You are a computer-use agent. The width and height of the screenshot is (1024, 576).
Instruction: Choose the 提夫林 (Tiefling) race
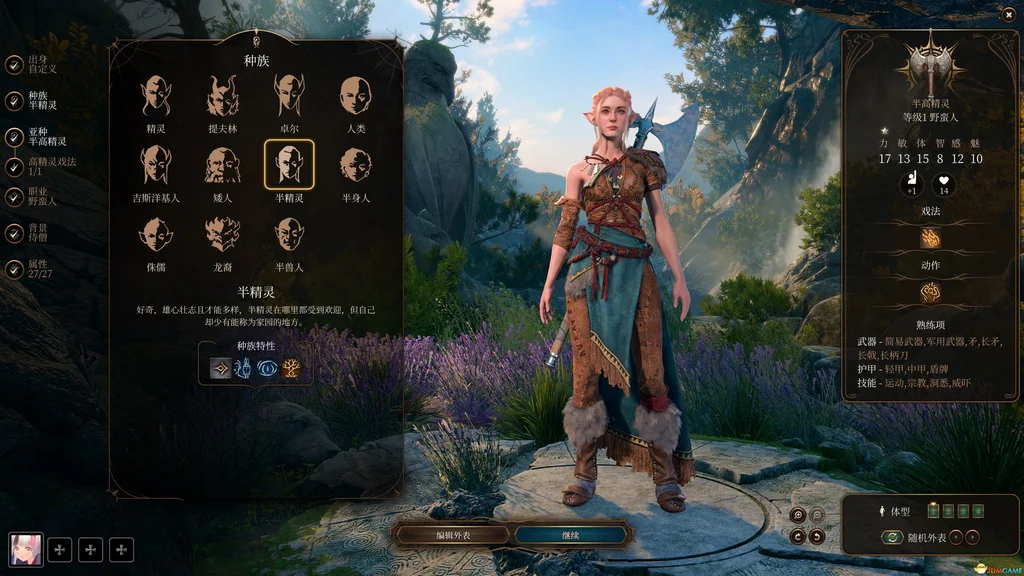point(222,96)
